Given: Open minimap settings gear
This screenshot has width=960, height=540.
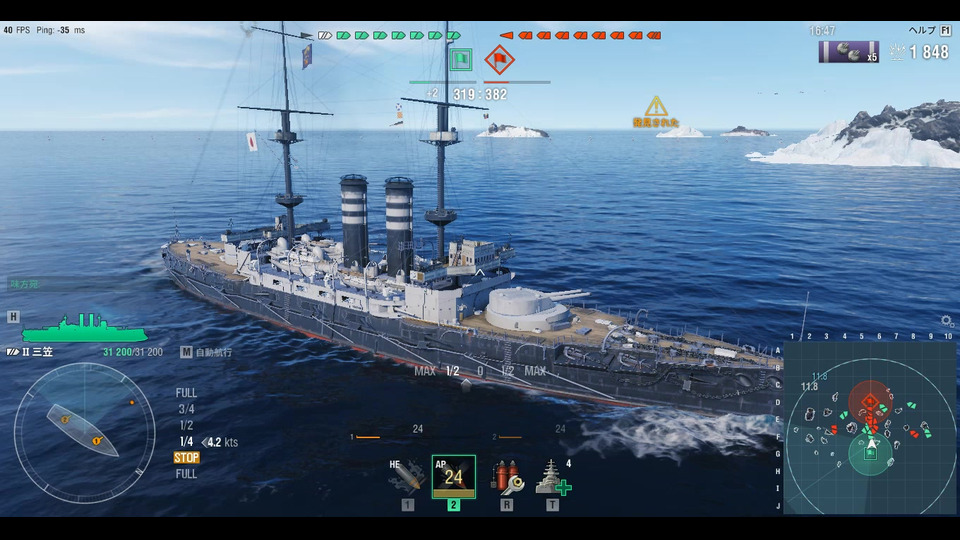Looking at the screenshot, I should click(x=946, y=321).
